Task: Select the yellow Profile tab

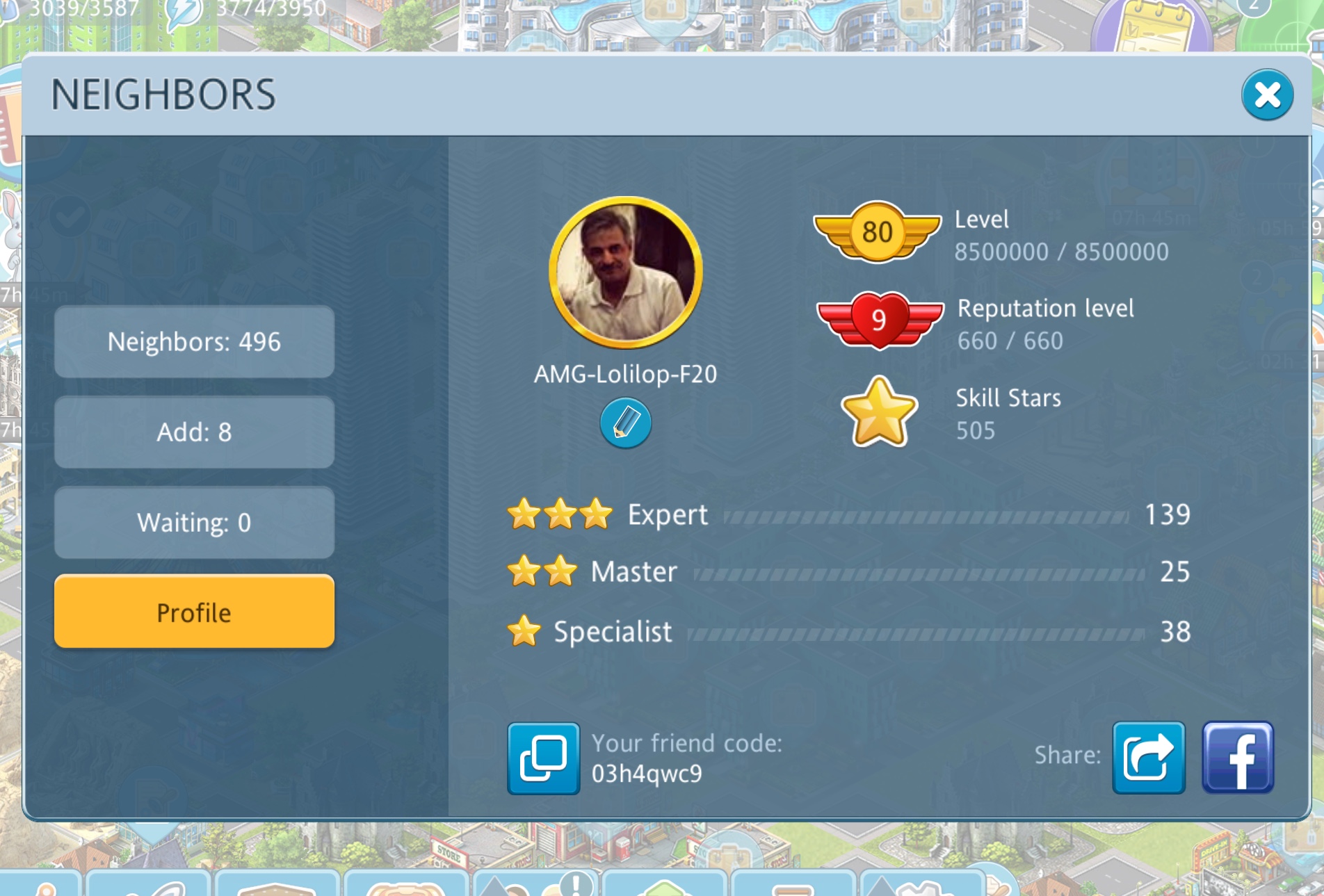Action: (194, 612)
